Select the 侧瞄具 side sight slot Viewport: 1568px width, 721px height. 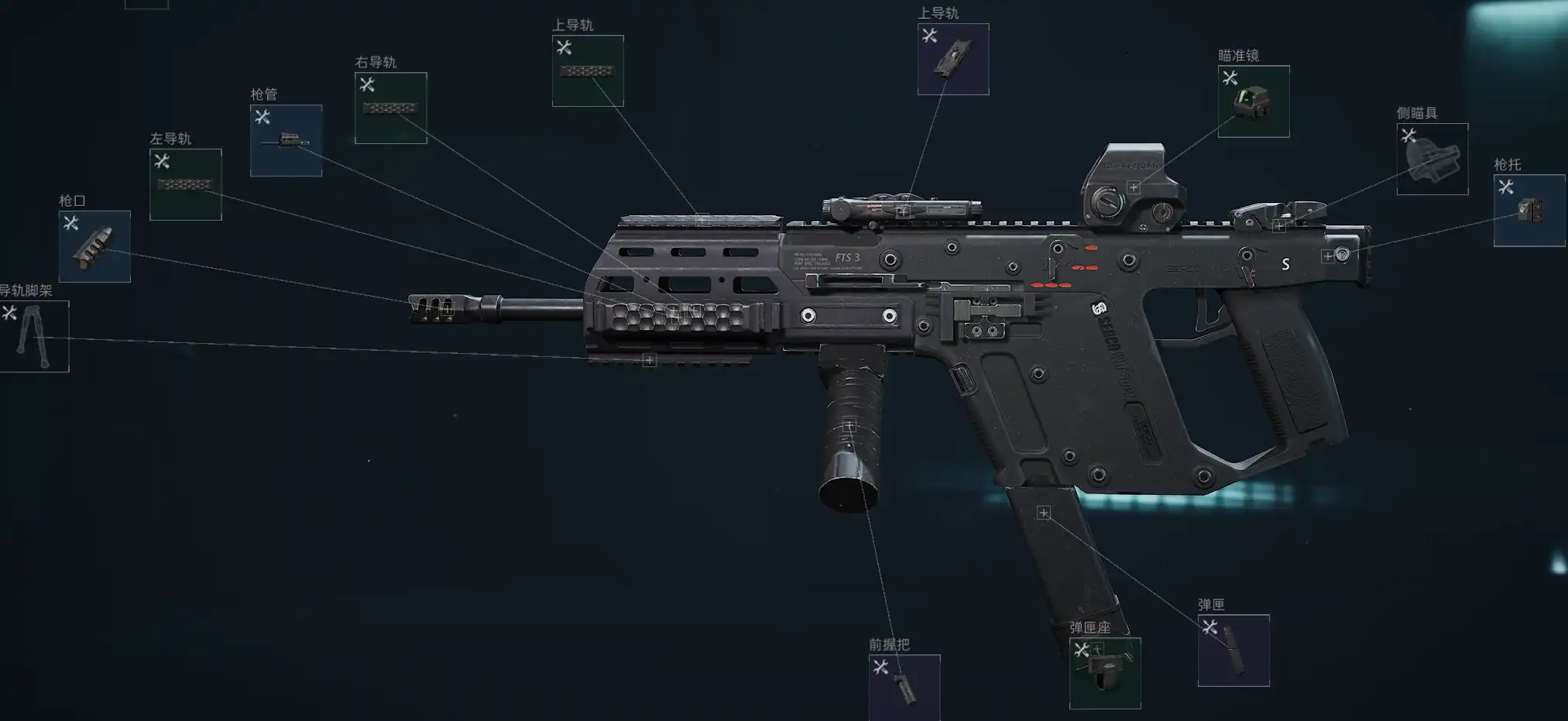point(1432,159)
